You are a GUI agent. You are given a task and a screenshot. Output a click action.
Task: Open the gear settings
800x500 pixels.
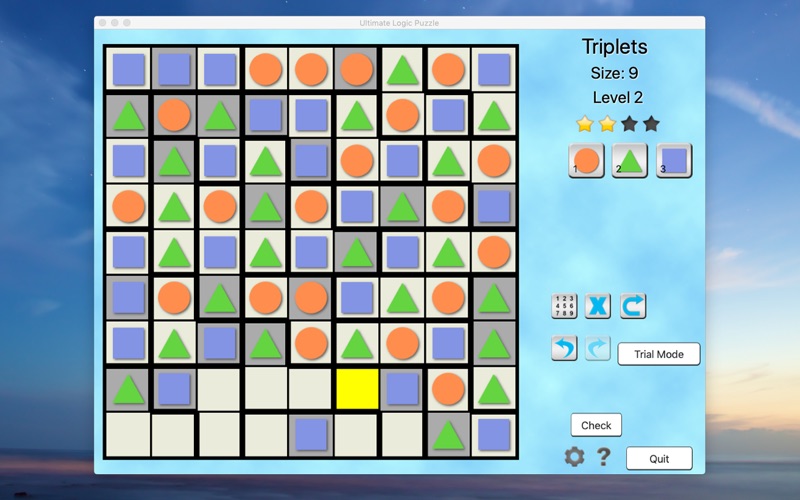574,457
